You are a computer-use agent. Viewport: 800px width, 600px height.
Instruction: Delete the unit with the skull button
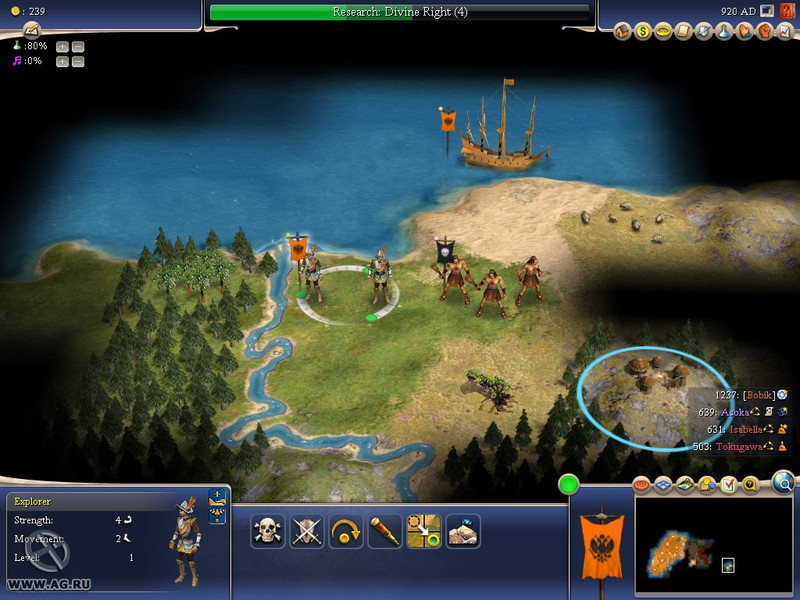[268, 530]
